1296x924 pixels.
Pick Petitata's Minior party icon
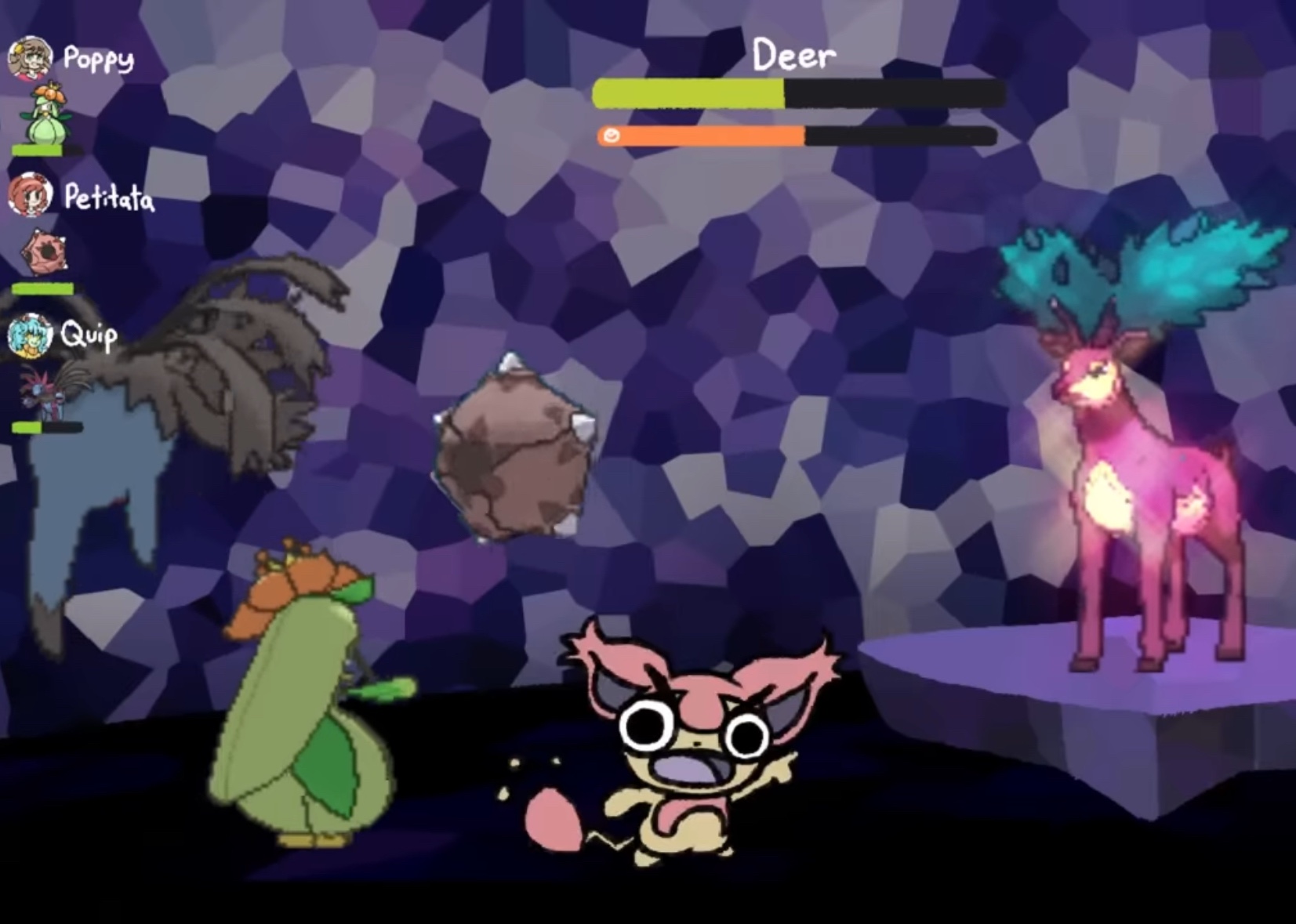click(x=44, y=252)
